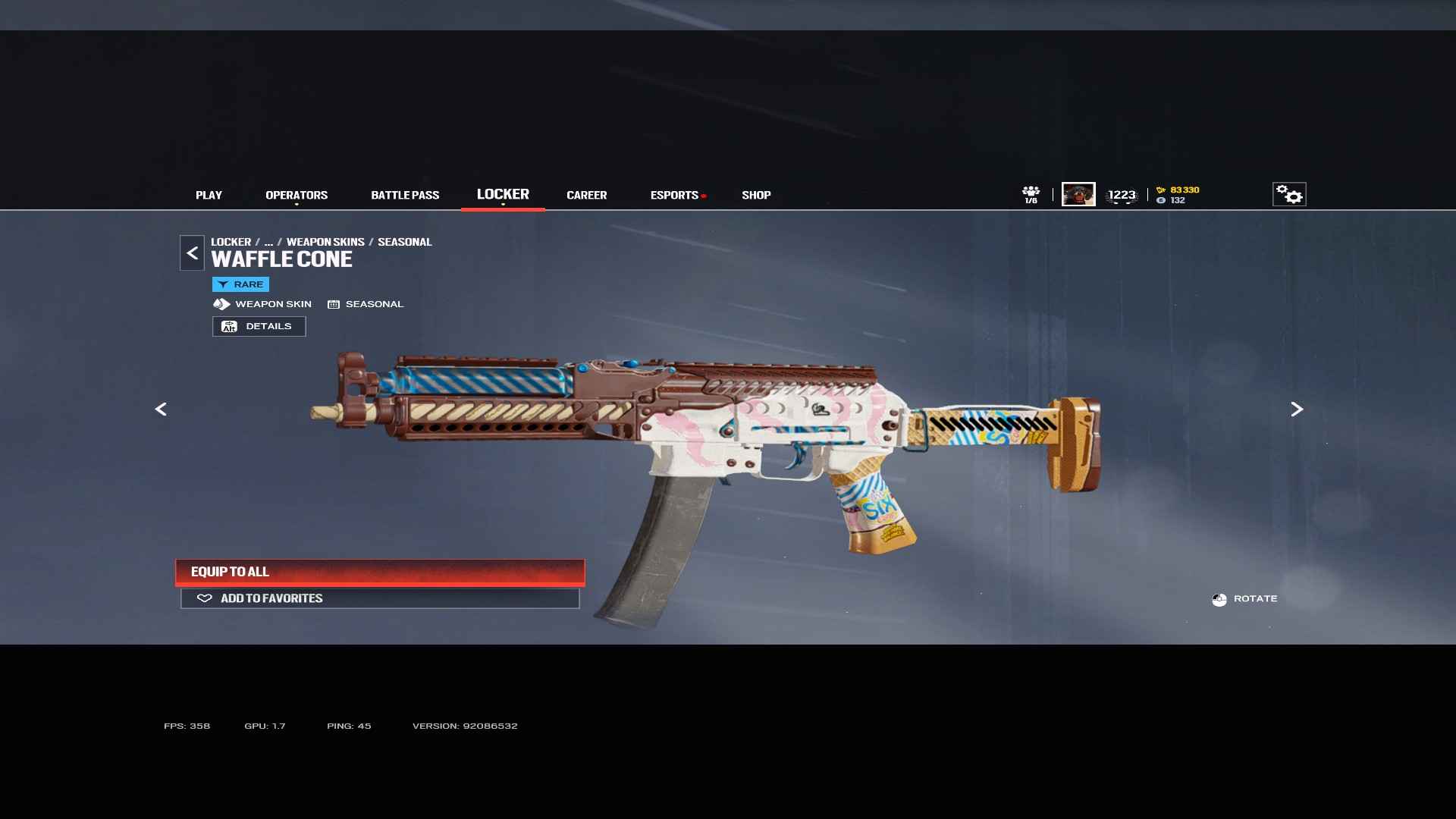
Task: Open the Career tab
Action: pos(586,195)
